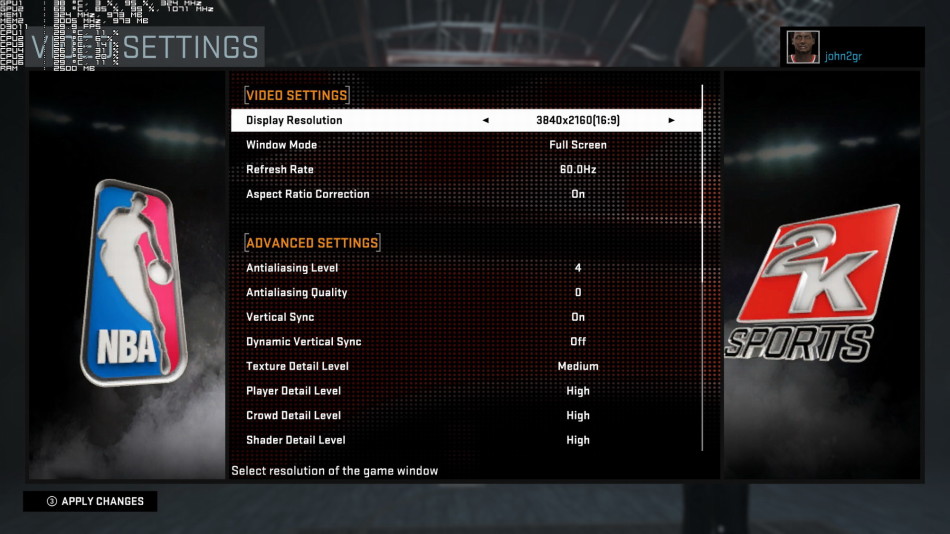Select the Window Mode setting
The width and height of the screenshot is (950, 534).
pyautogui.click(x=466, y=145)
